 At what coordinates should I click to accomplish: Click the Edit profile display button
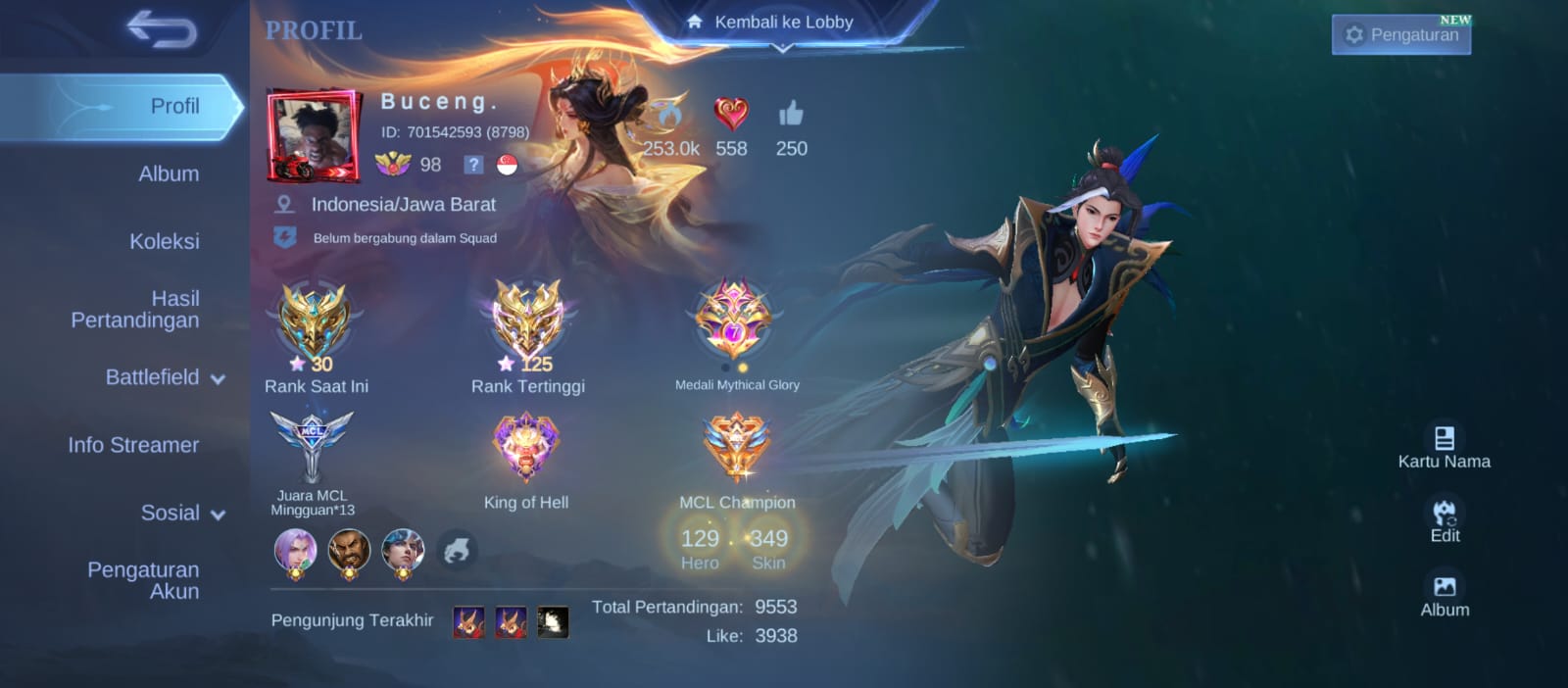1445,520
